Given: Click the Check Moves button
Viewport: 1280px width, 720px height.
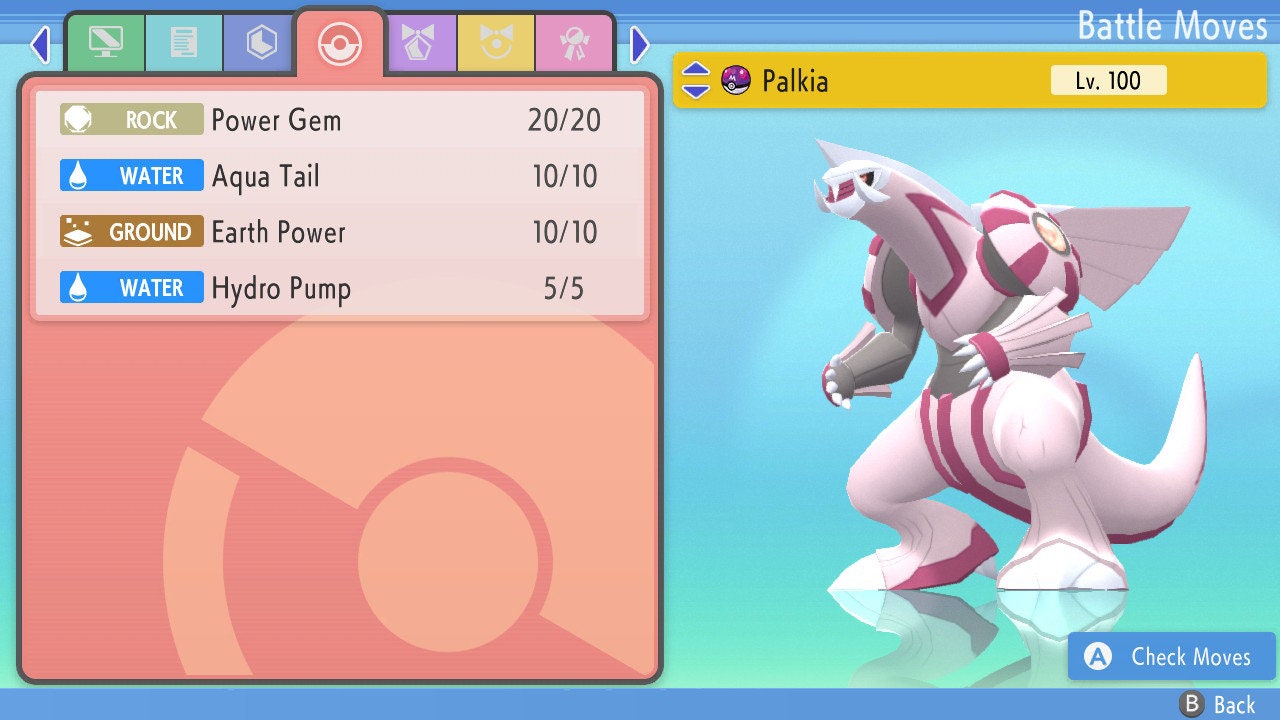Looking at the screenshot, I should point(1171,656).
